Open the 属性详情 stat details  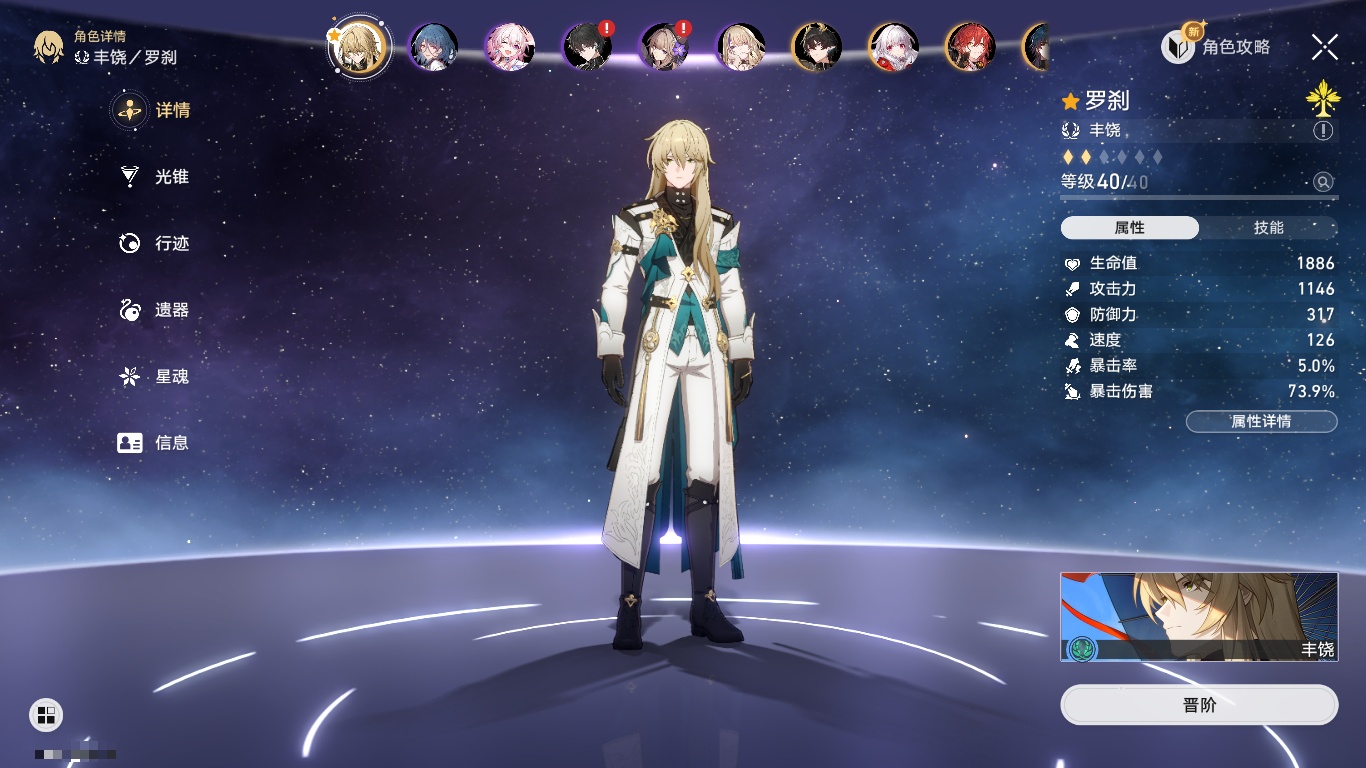1261,422
